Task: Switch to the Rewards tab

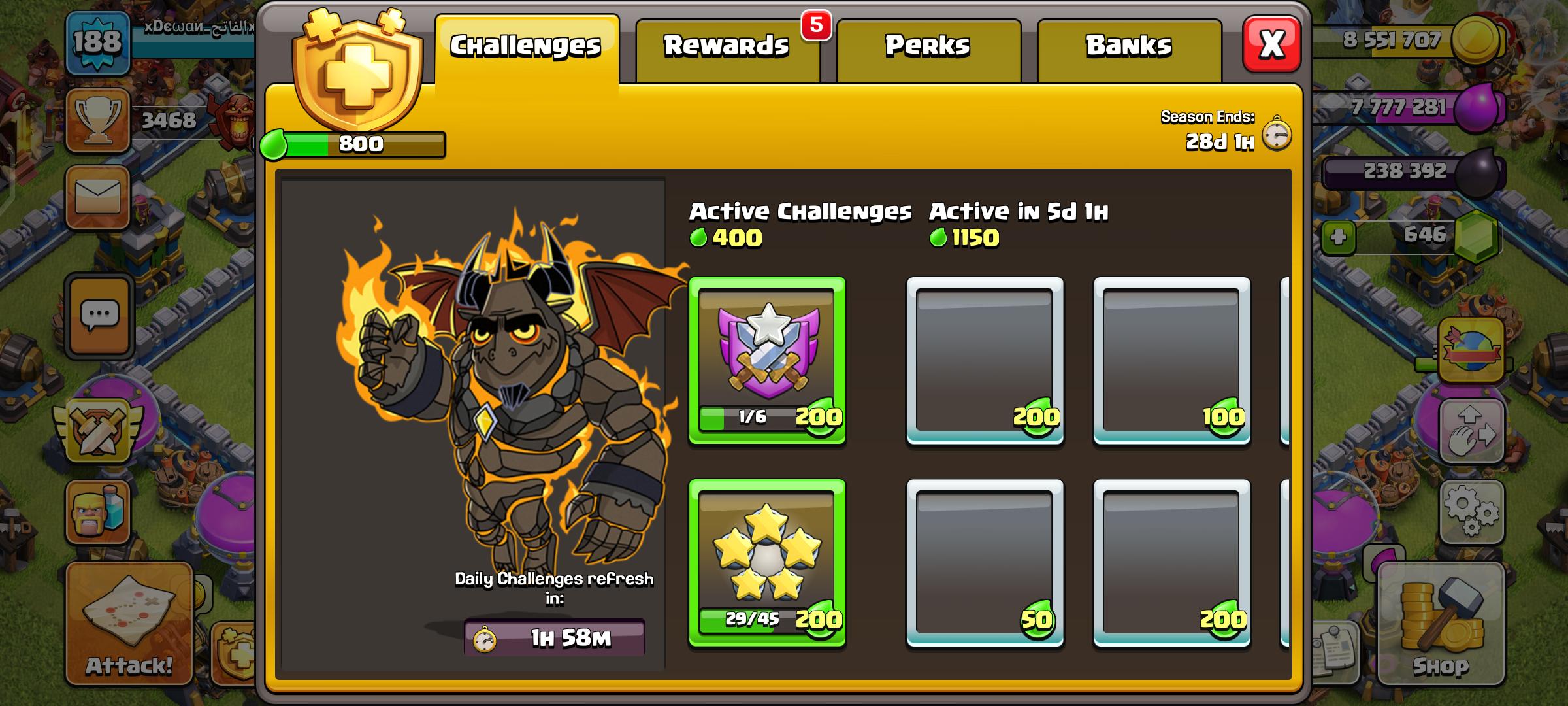Action: pos(727,47)
